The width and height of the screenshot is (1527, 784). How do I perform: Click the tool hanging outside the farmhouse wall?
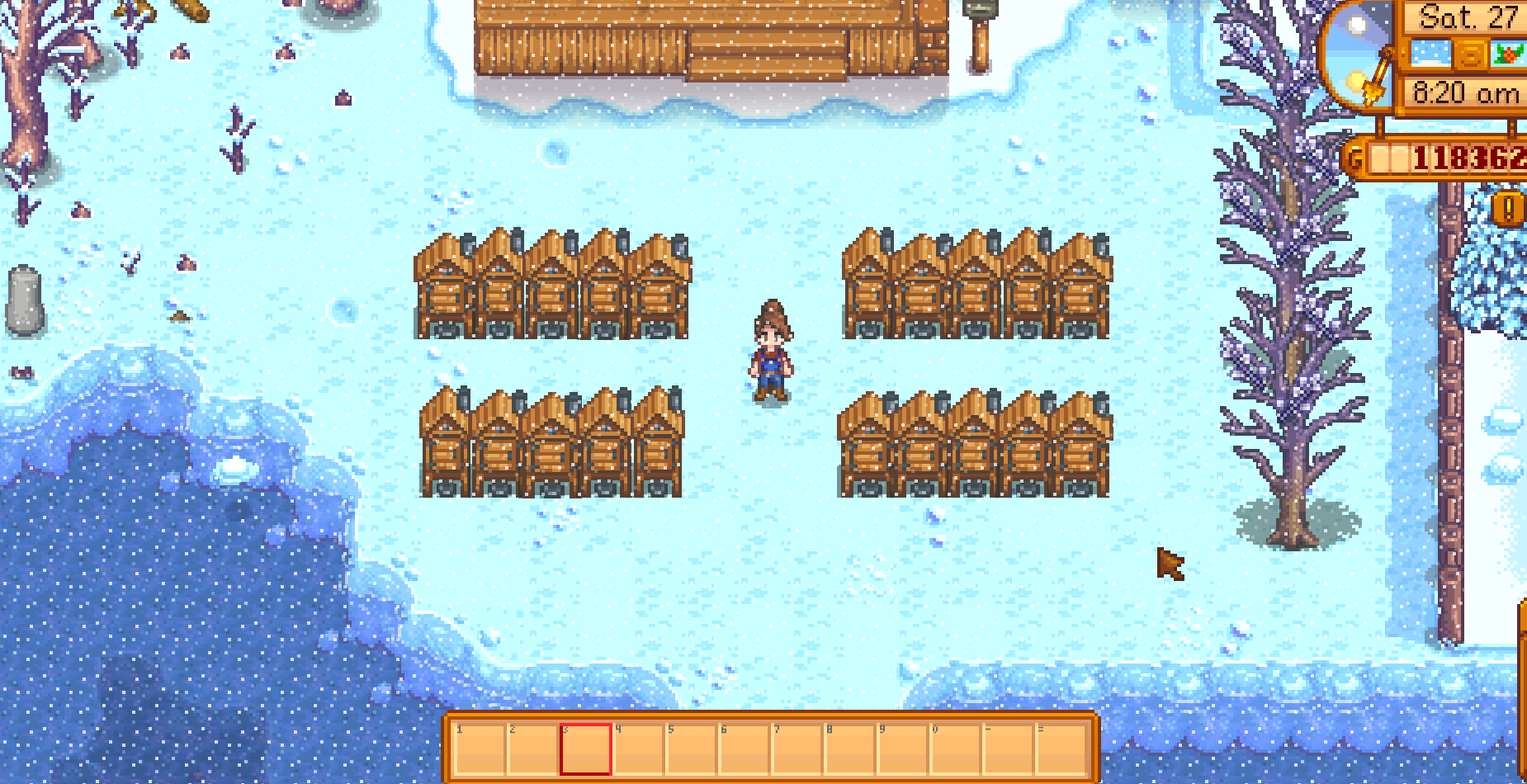[980, 37]
